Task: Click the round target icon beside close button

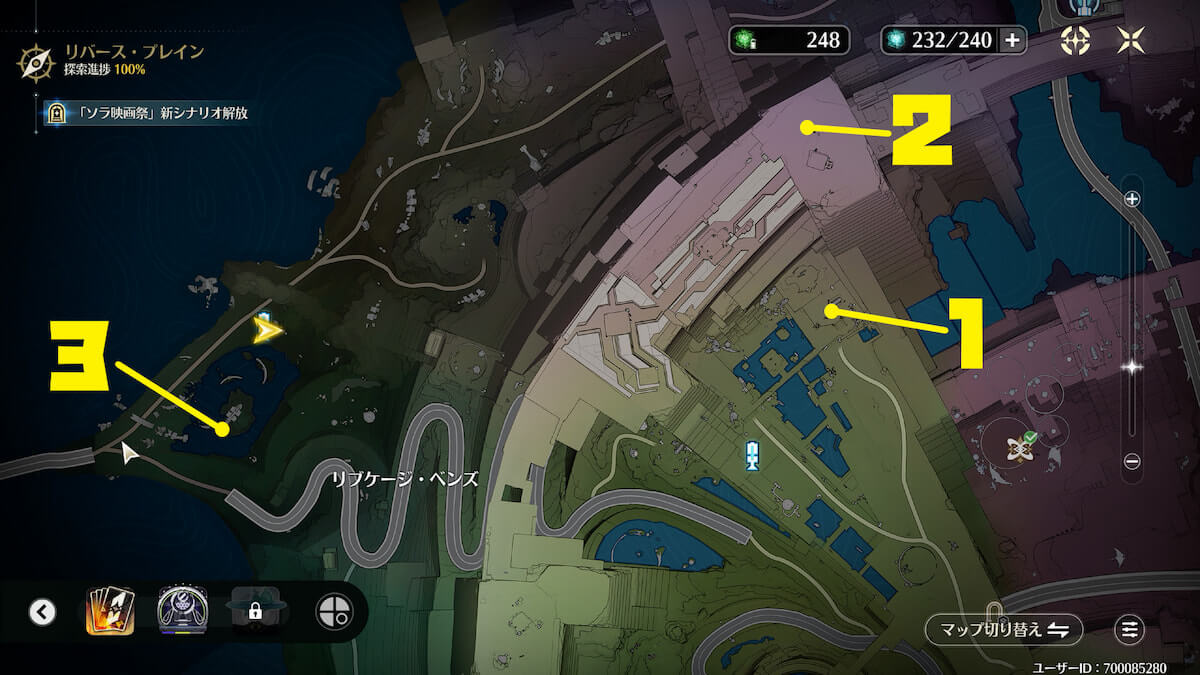Action: 1076,40
